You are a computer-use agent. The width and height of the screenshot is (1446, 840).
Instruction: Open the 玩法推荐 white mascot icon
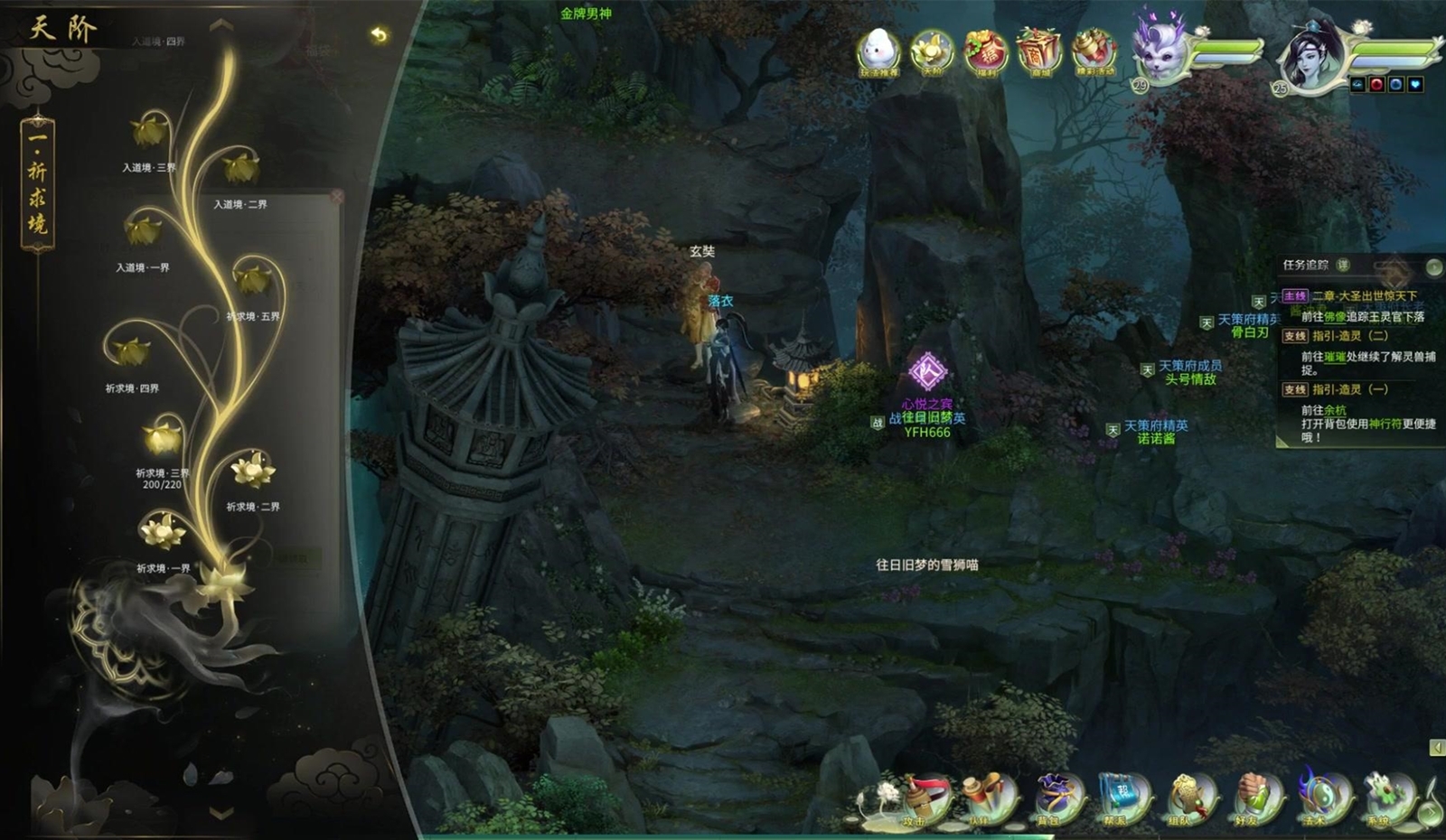[878, 51]
